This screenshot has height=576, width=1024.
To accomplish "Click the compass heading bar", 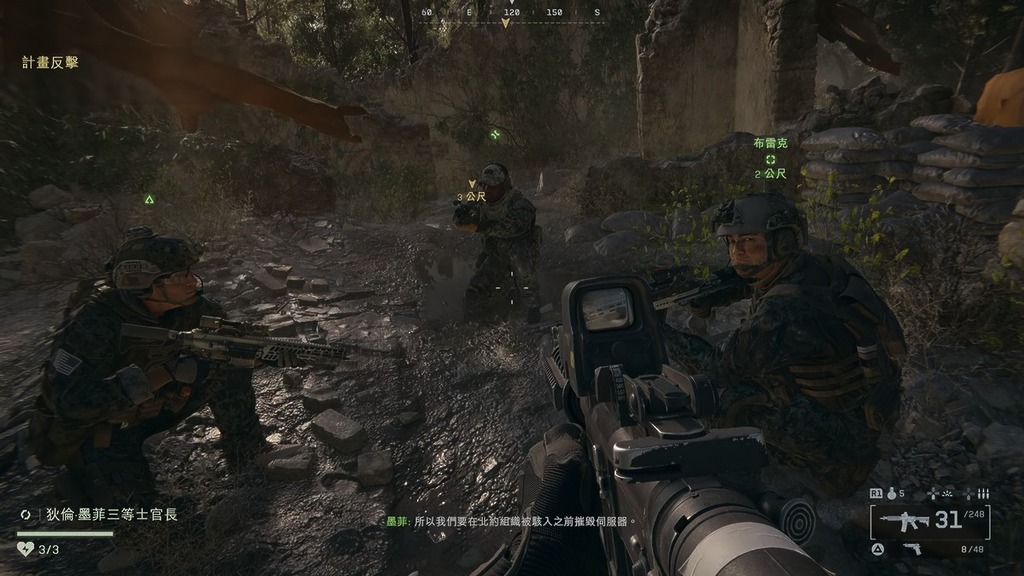I will coord(511,14).
